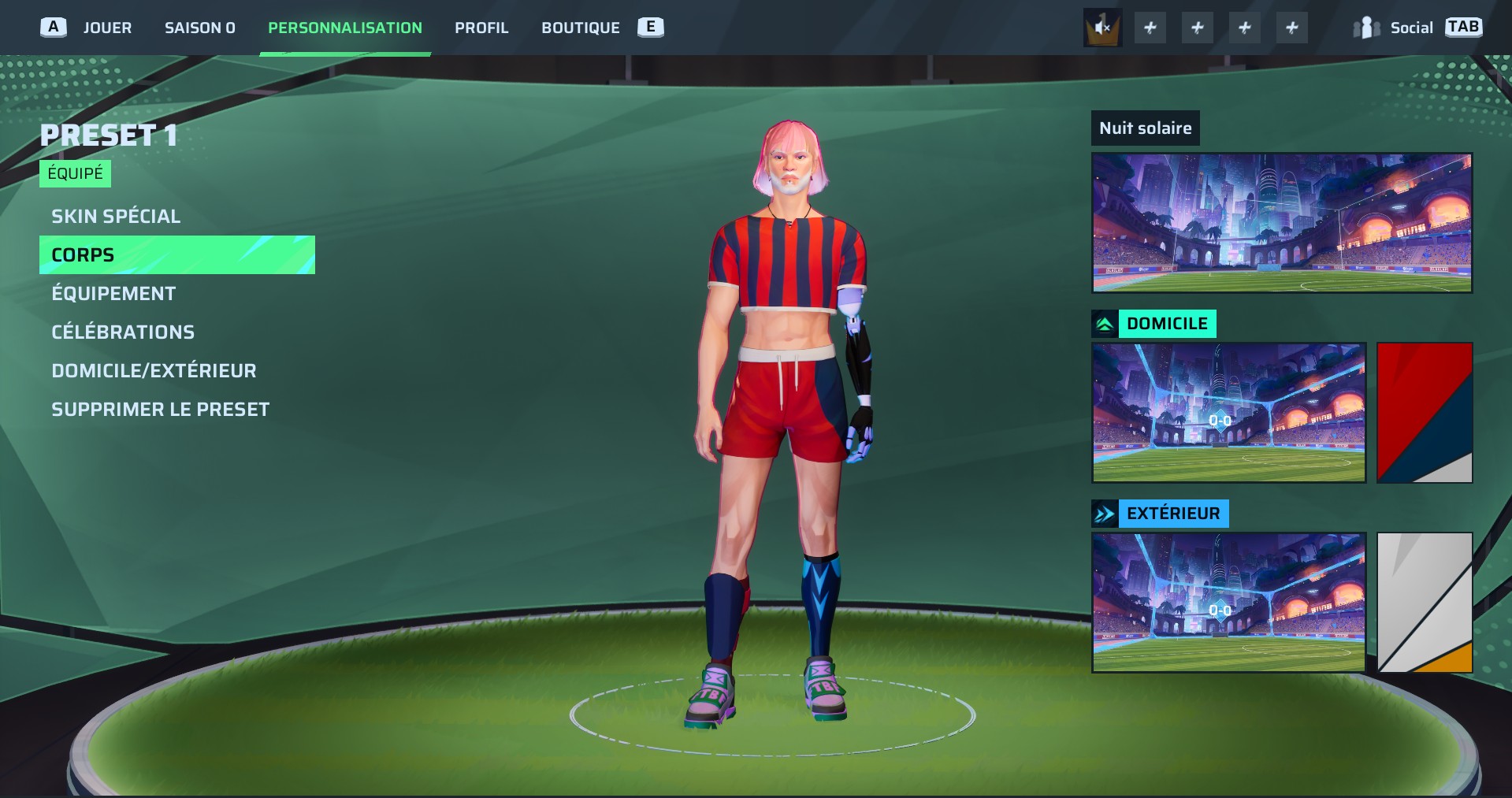Open the Jouer tab
The height and width of the screenshot is (798, 1512).
click(x=107, y=28)
